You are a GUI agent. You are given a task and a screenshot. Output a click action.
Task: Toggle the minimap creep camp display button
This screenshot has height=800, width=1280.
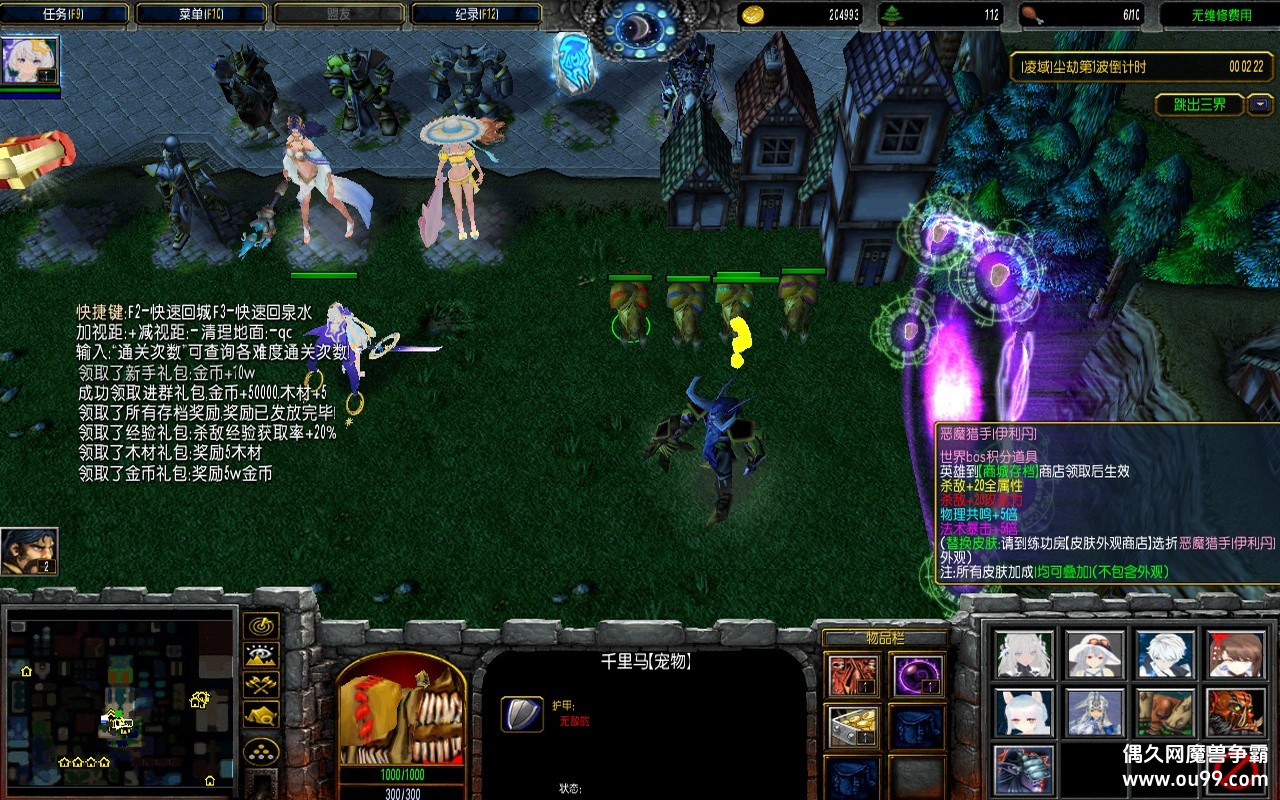point(262,716)
